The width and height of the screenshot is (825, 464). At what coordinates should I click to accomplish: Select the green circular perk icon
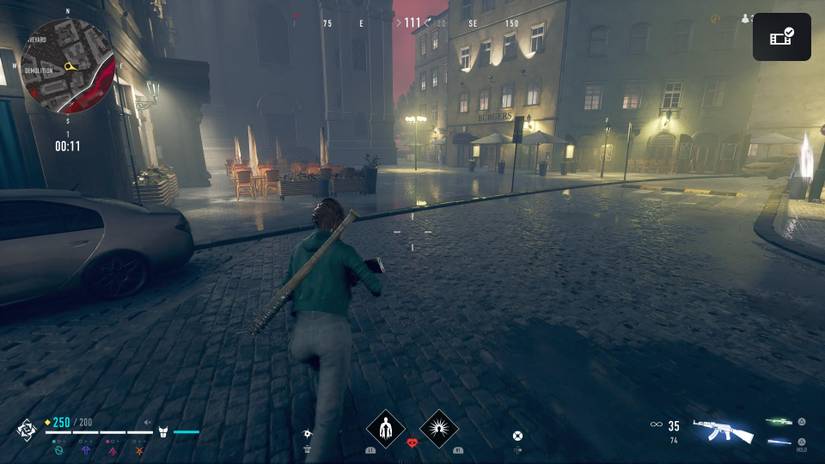59,451
